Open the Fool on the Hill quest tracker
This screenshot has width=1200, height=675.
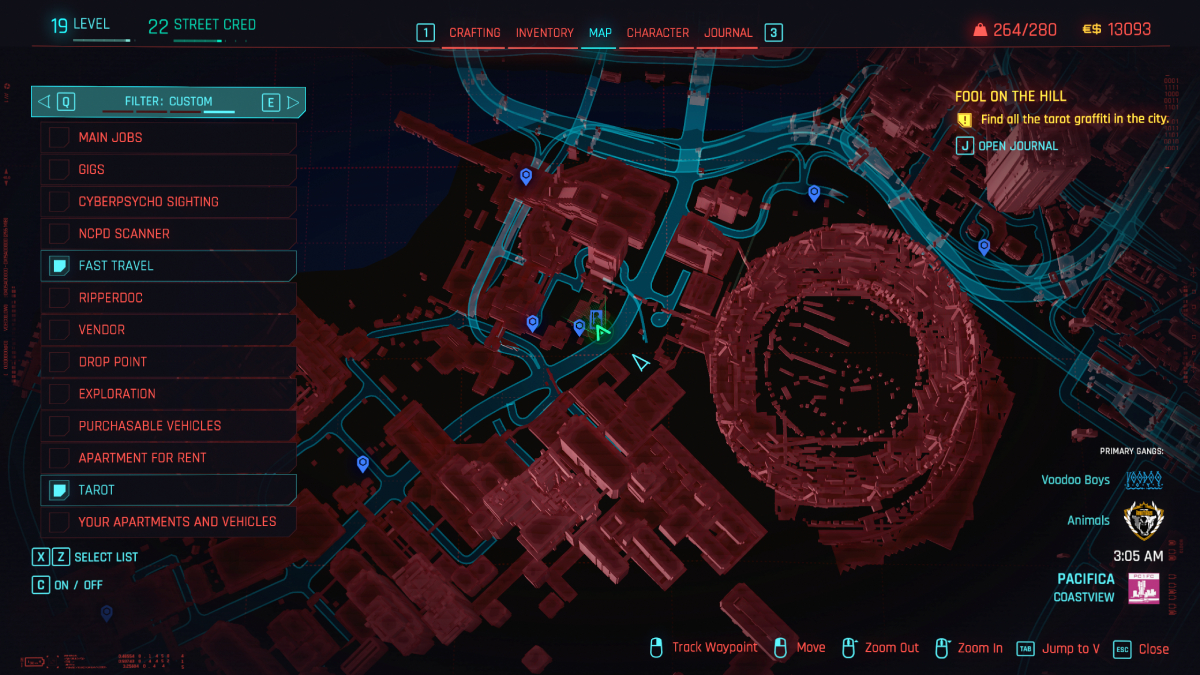click(x=1010, y=97)
